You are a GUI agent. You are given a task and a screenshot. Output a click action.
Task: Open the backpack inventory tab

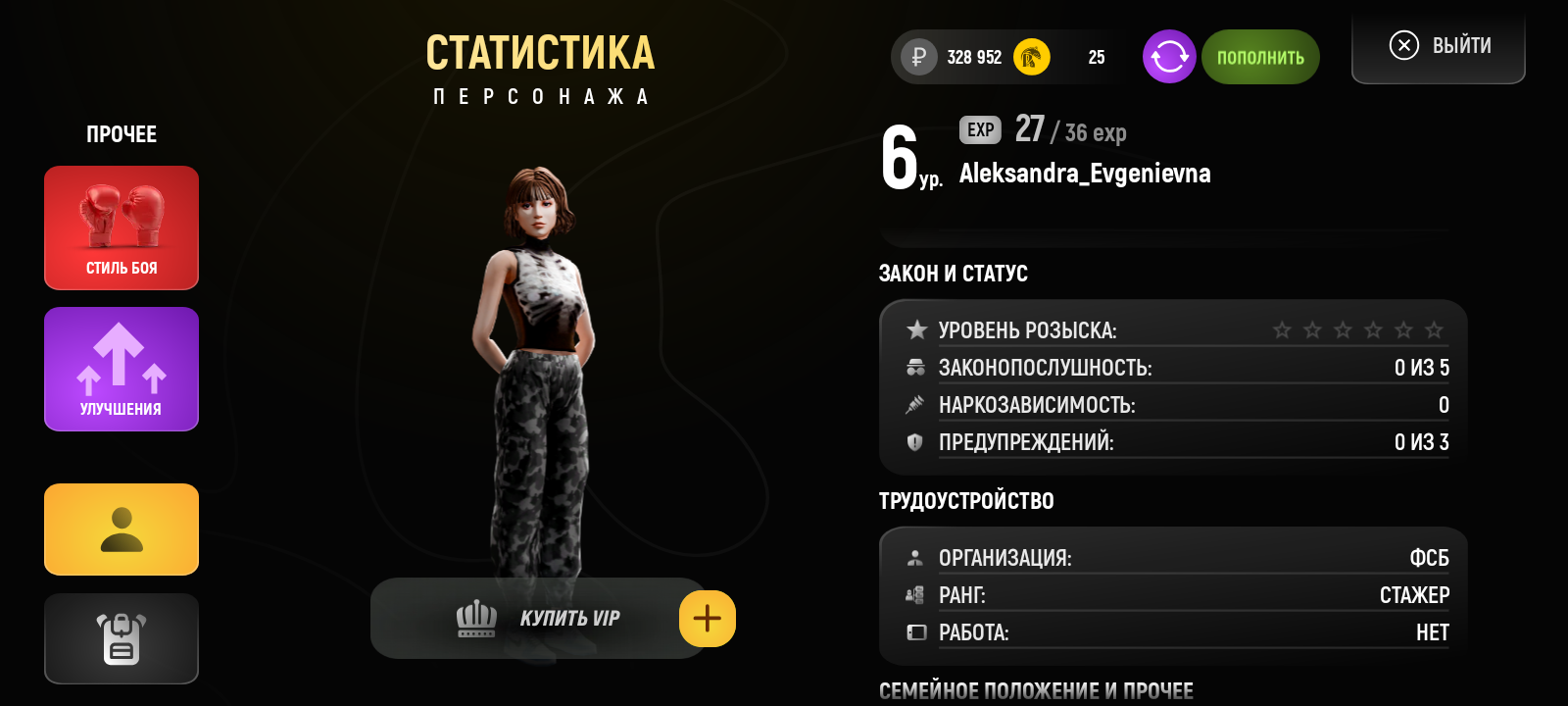[122, 638]
